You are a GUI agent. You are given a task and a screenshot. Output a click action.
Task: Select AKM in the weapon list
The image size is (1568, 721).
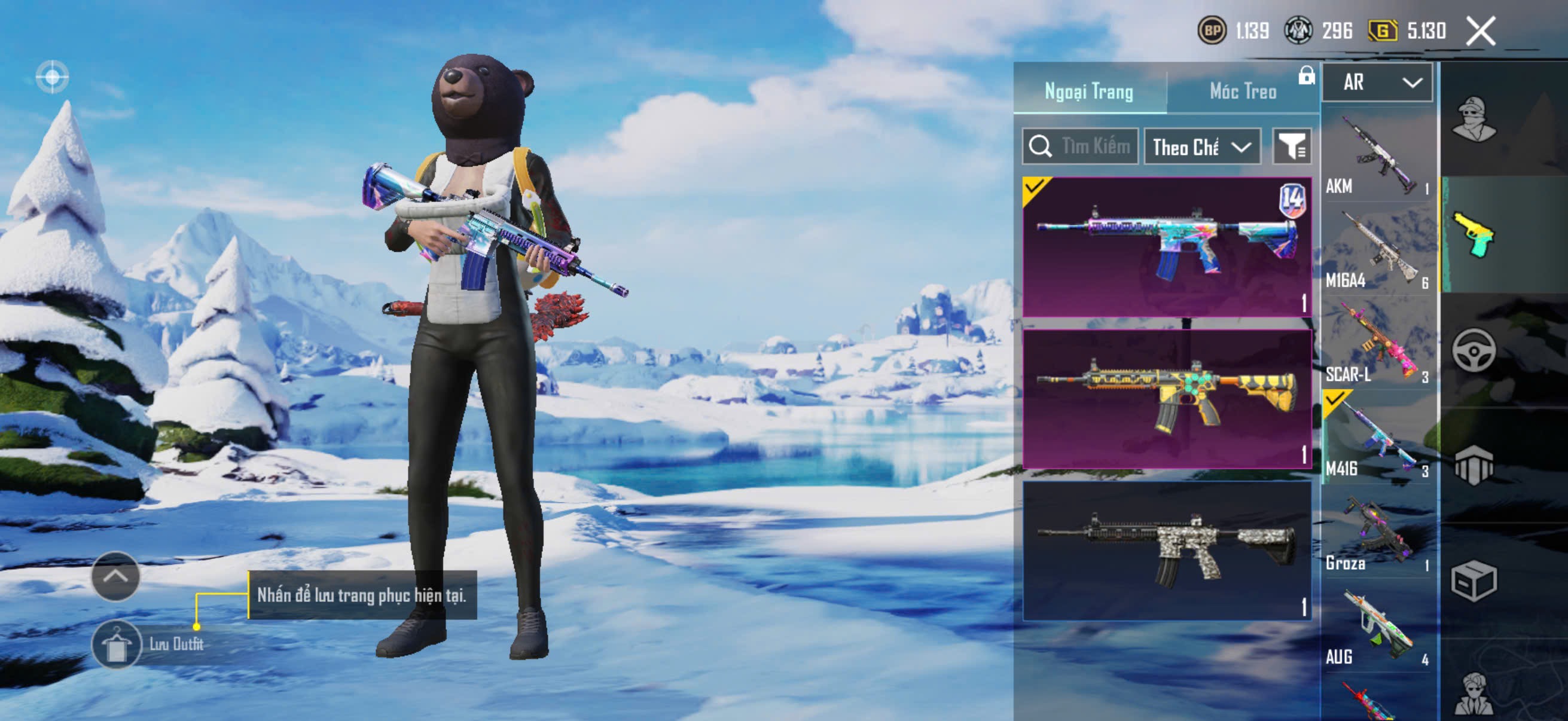pos(1377,156)
